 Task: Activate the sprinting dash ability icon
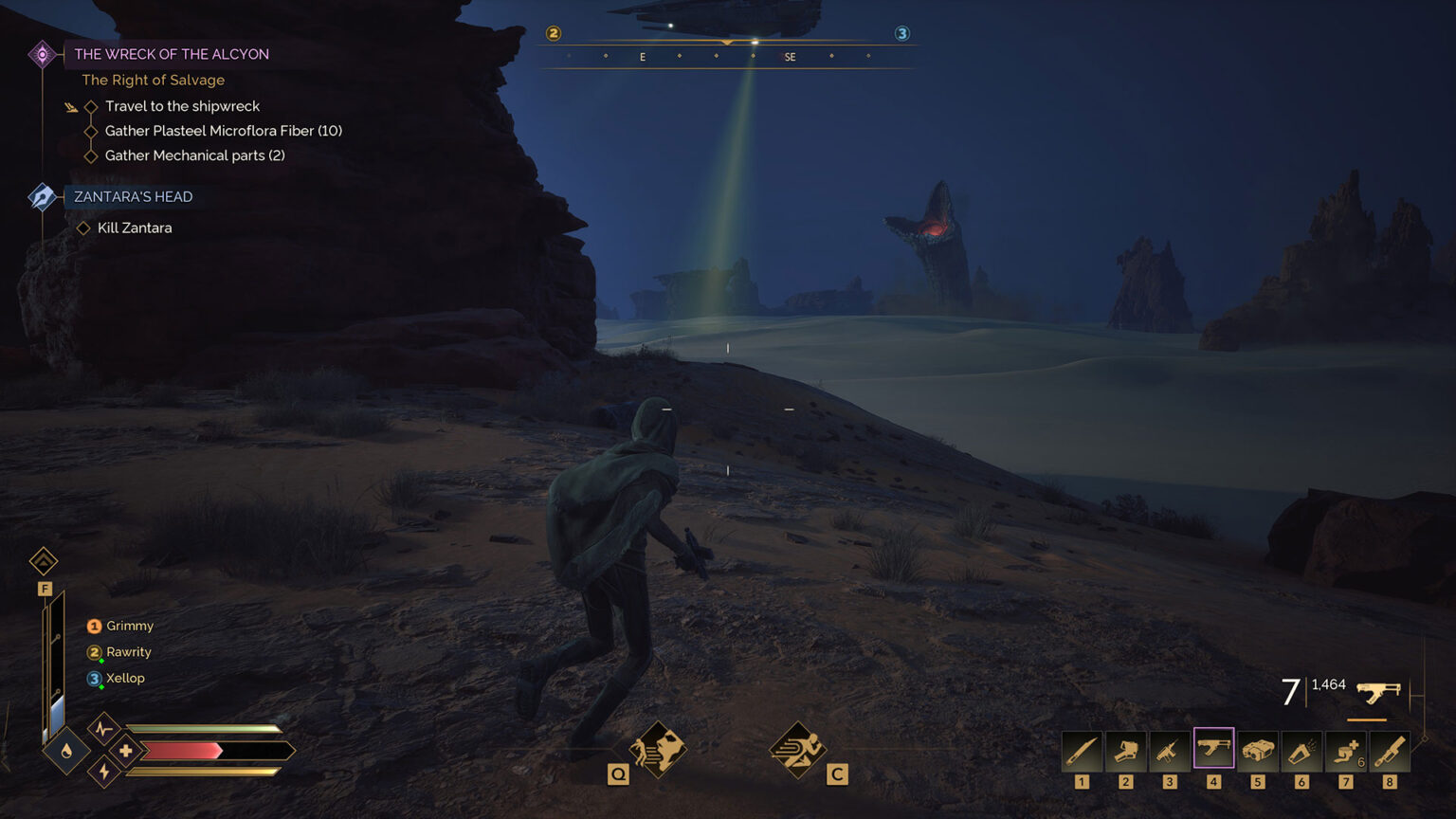tap(797, 750)
